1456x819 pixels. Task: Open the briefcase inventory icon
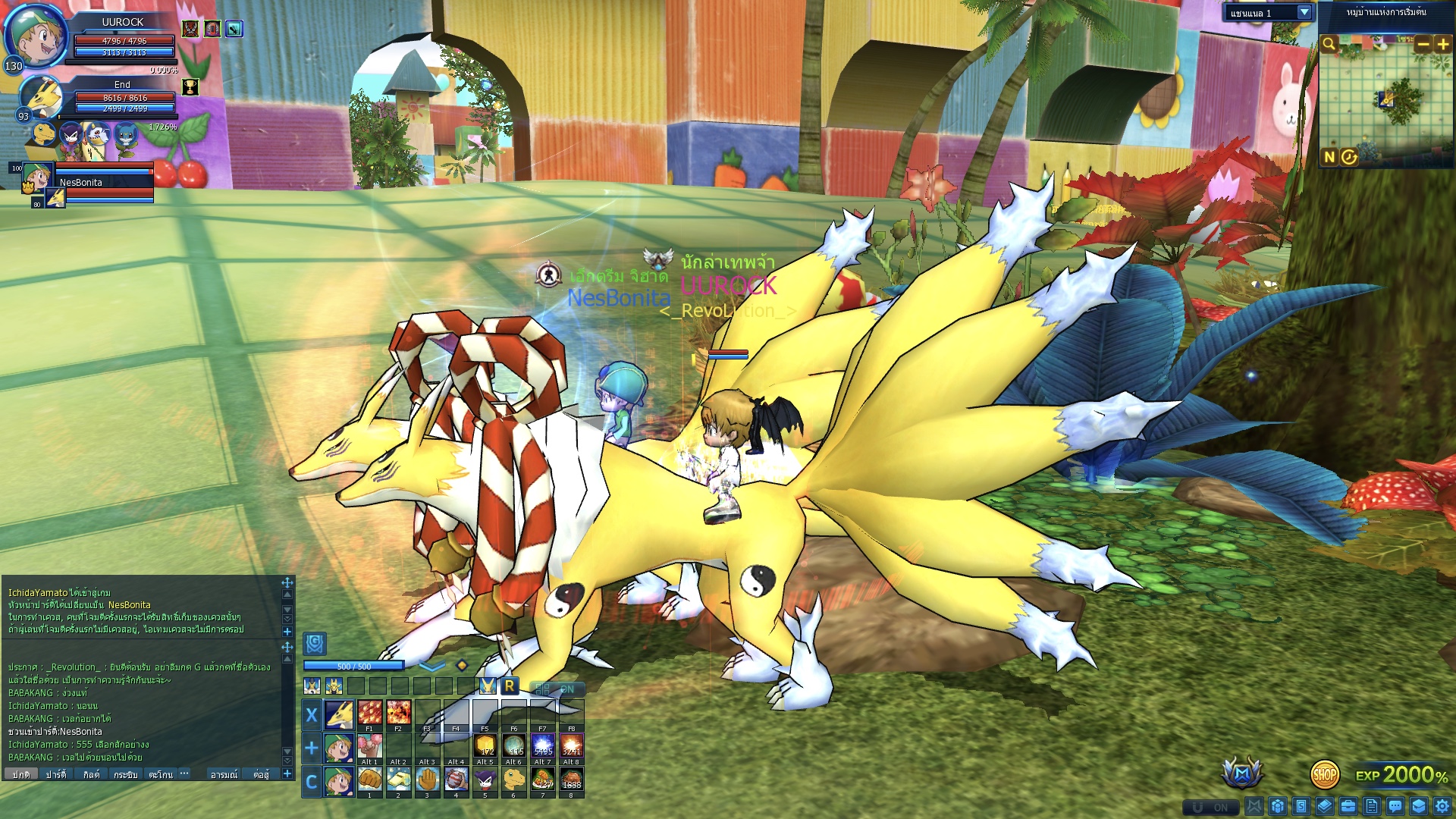1348,806
